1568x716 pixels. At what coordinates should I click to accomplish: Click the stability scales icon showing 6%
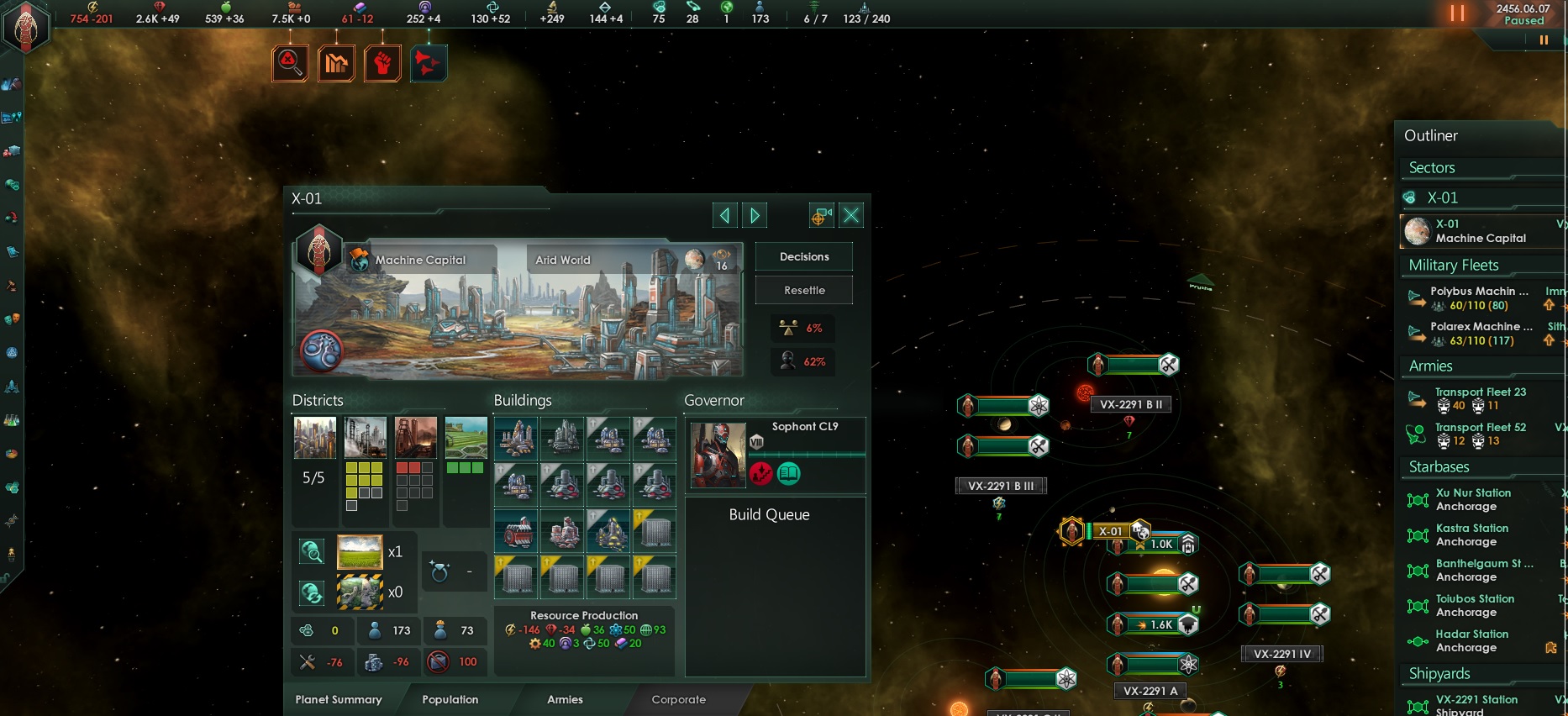pyautogui.click(x=802, y=328)
